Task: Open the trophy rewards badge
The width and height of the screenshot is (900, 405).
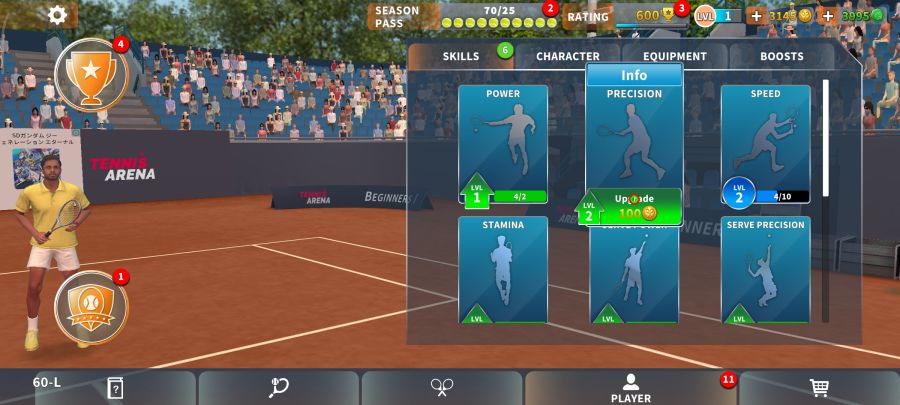Action: click(x=91, y=74)
